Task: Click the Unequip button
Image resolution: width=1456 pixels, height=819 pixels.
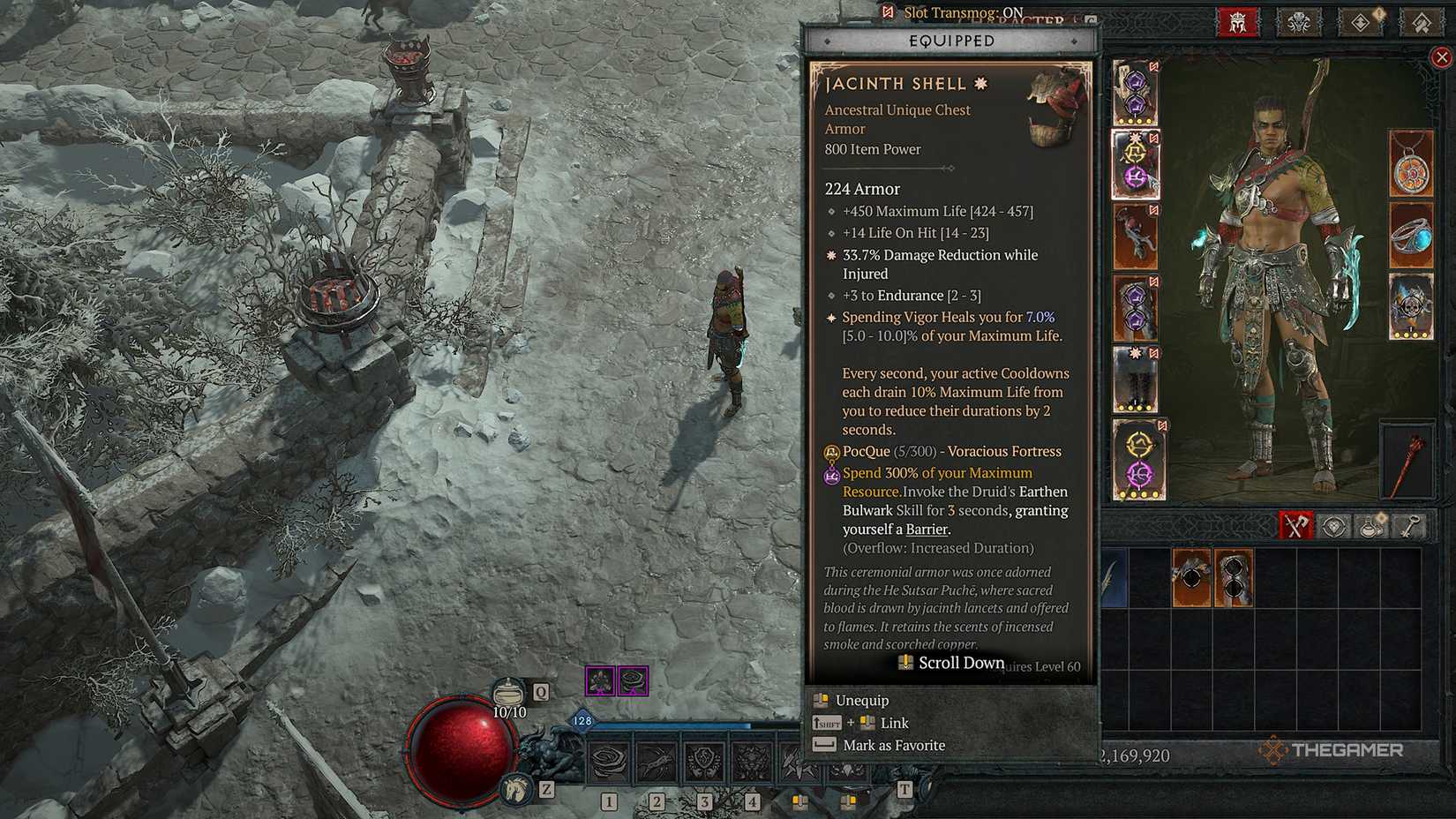Action: 860,700
